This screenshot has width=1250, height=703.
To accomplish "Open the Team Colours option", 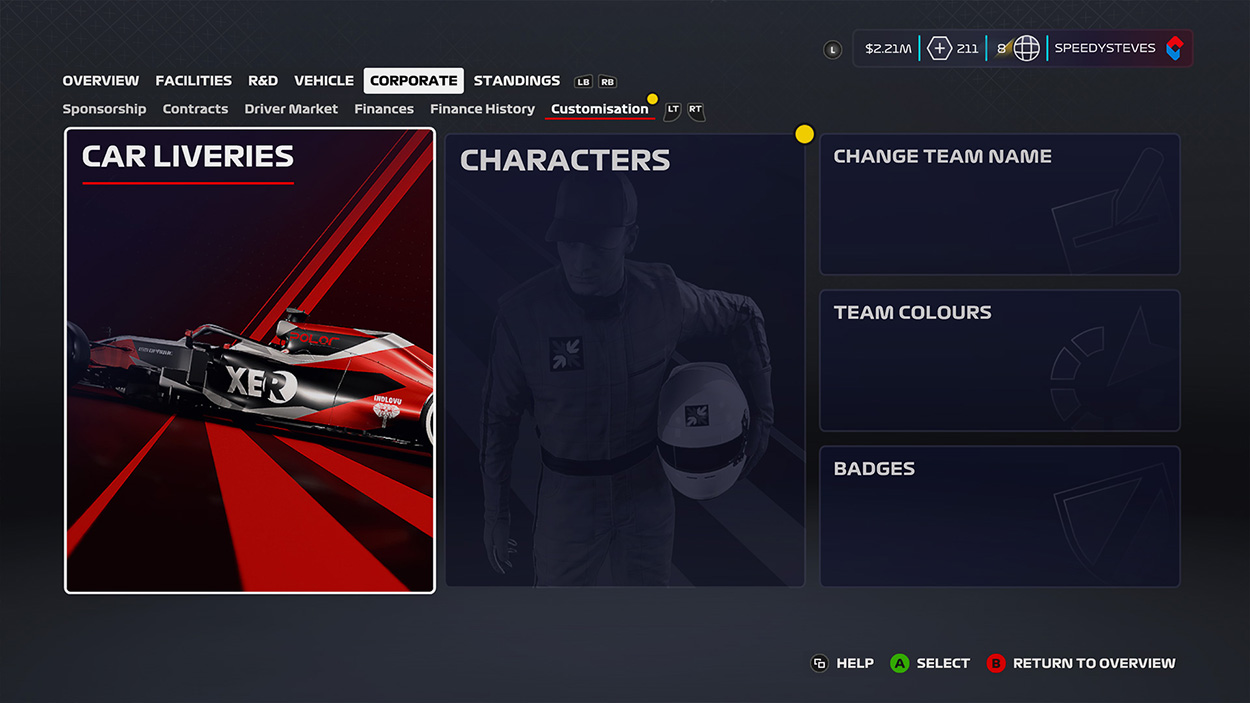I will tap(1000, 361).
